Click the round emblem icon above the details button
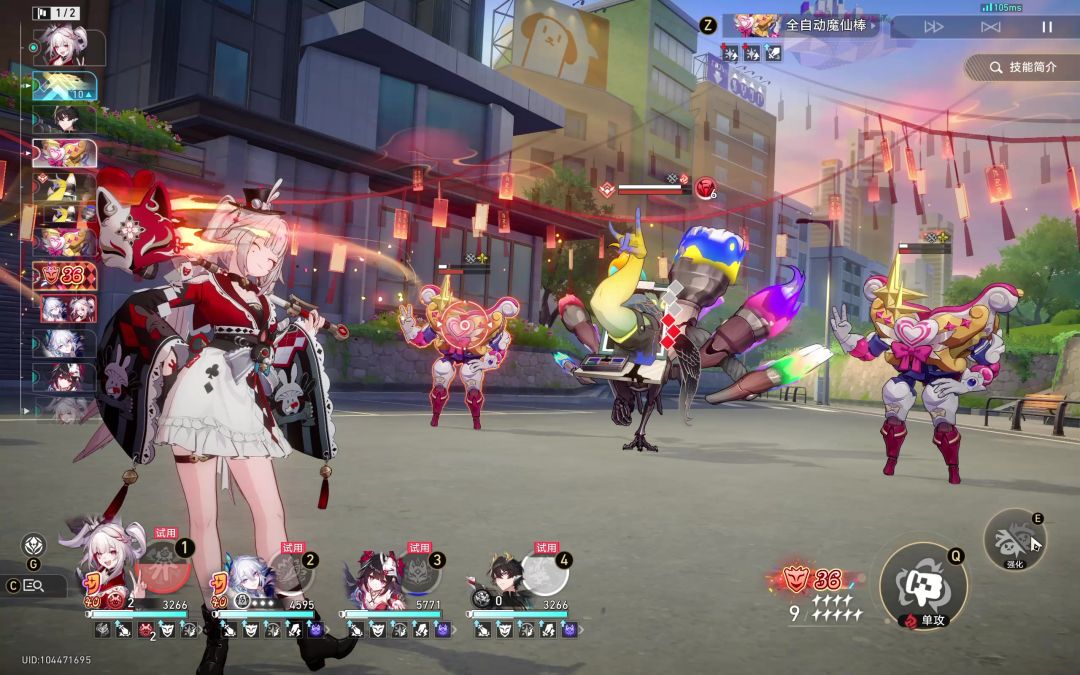 tap(34, 546)
